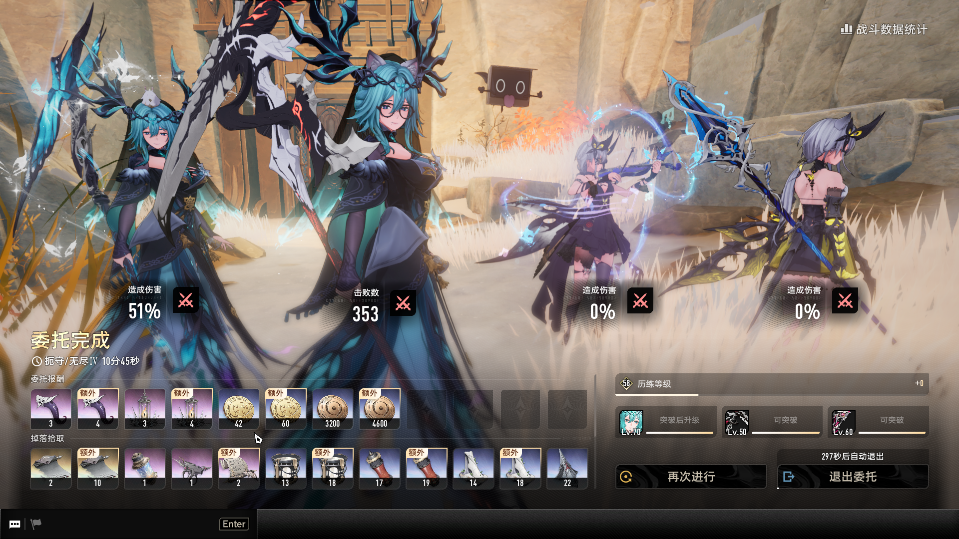Pick the bonus red canister showing 19
This screenshot has width=959, height=539.
click(x=427, y=468)
